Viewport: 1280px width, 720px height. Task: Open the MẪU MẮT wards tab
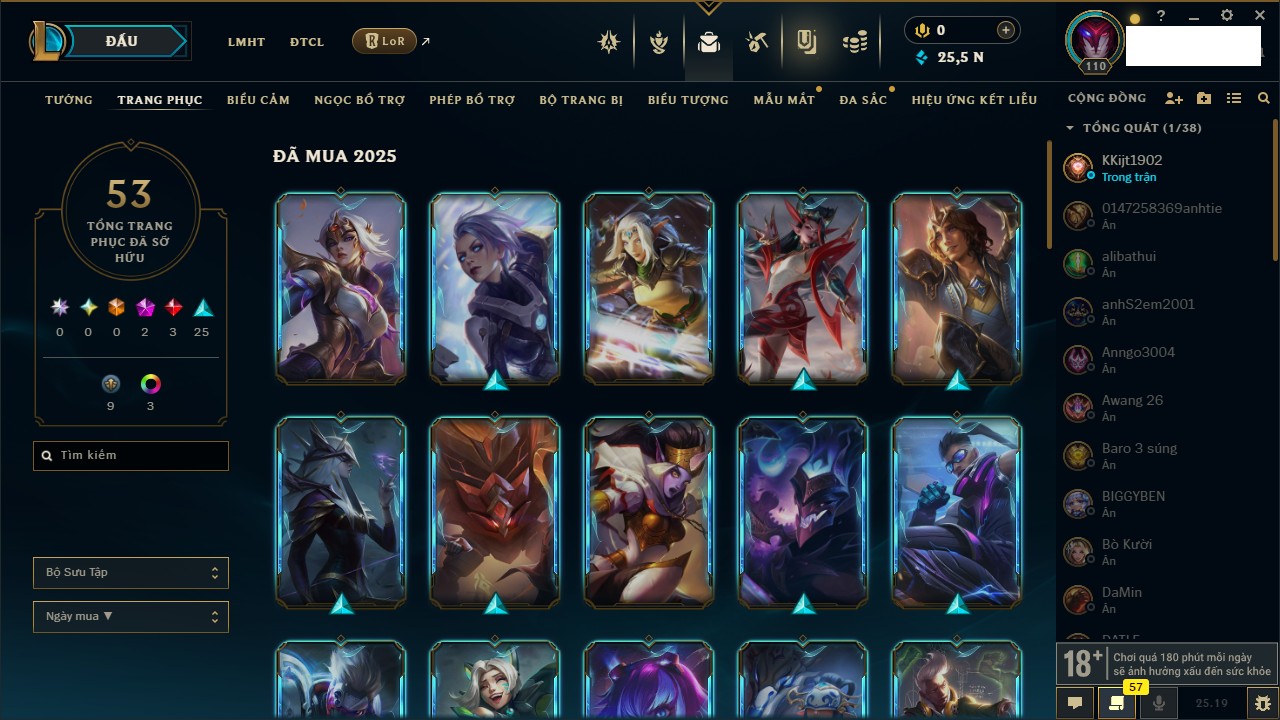(x=784, y=100)
